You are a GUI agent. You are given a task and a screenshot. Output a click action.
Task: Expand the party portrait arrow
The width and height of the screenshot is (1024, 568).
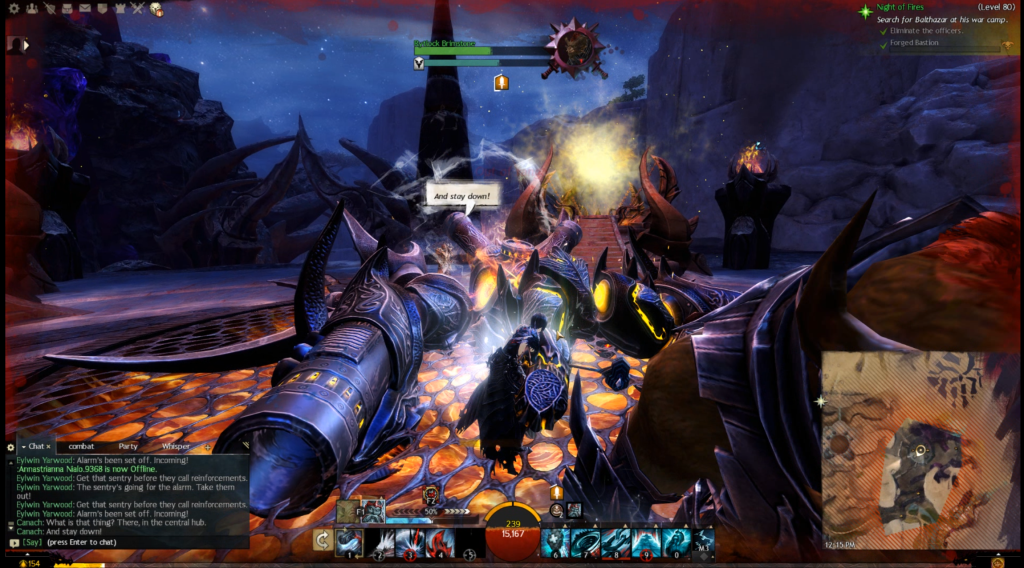pos(25,45)
